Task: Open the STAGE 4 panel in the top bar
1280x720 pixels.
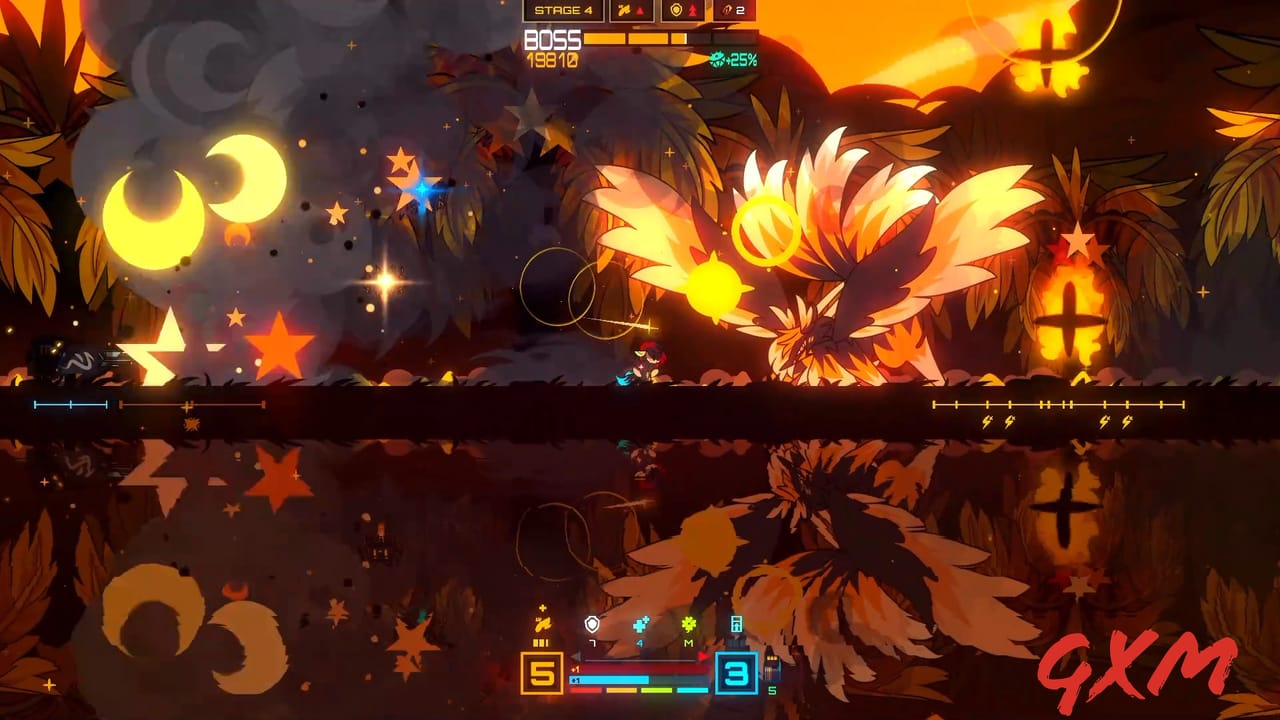Action: pyautogui.click(x=563, y=11)
